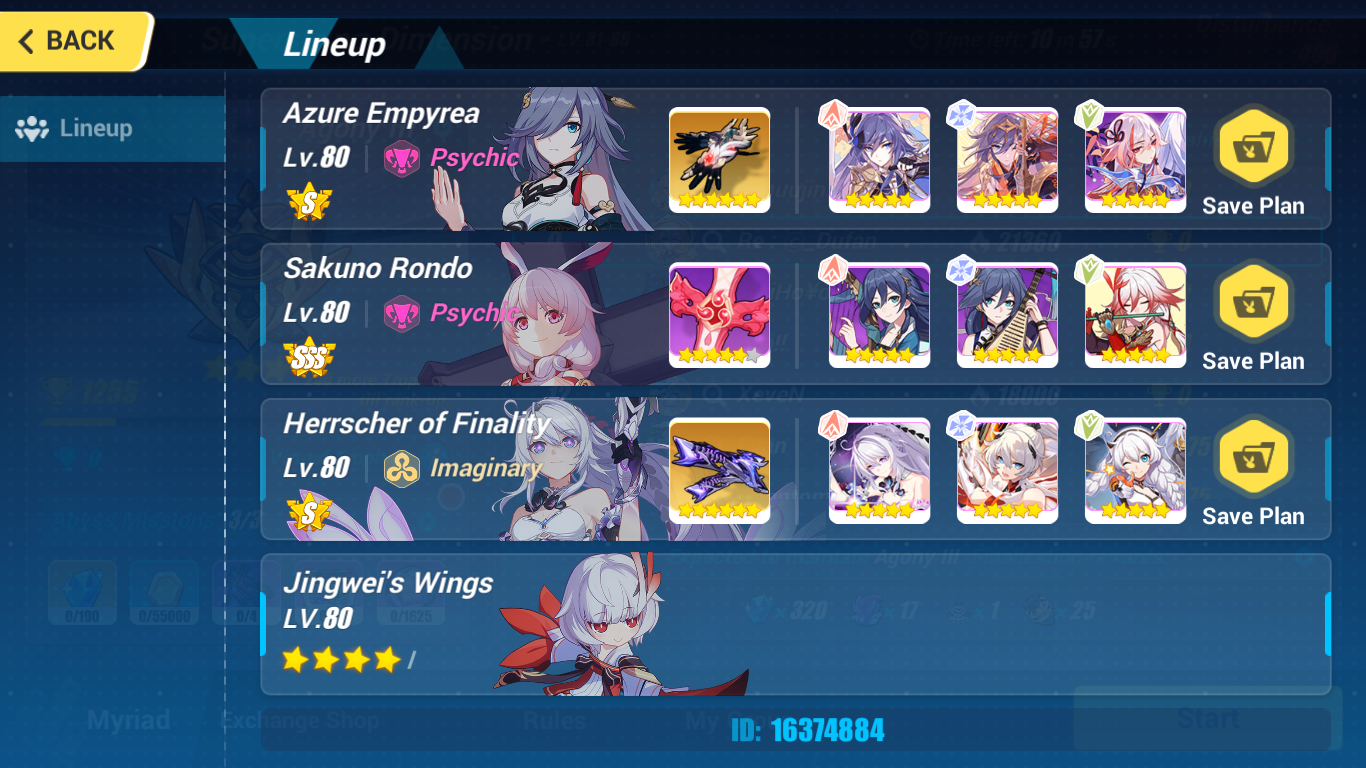Click Sakuno Rondo's Psychic attribute icon

pos(403,314)
